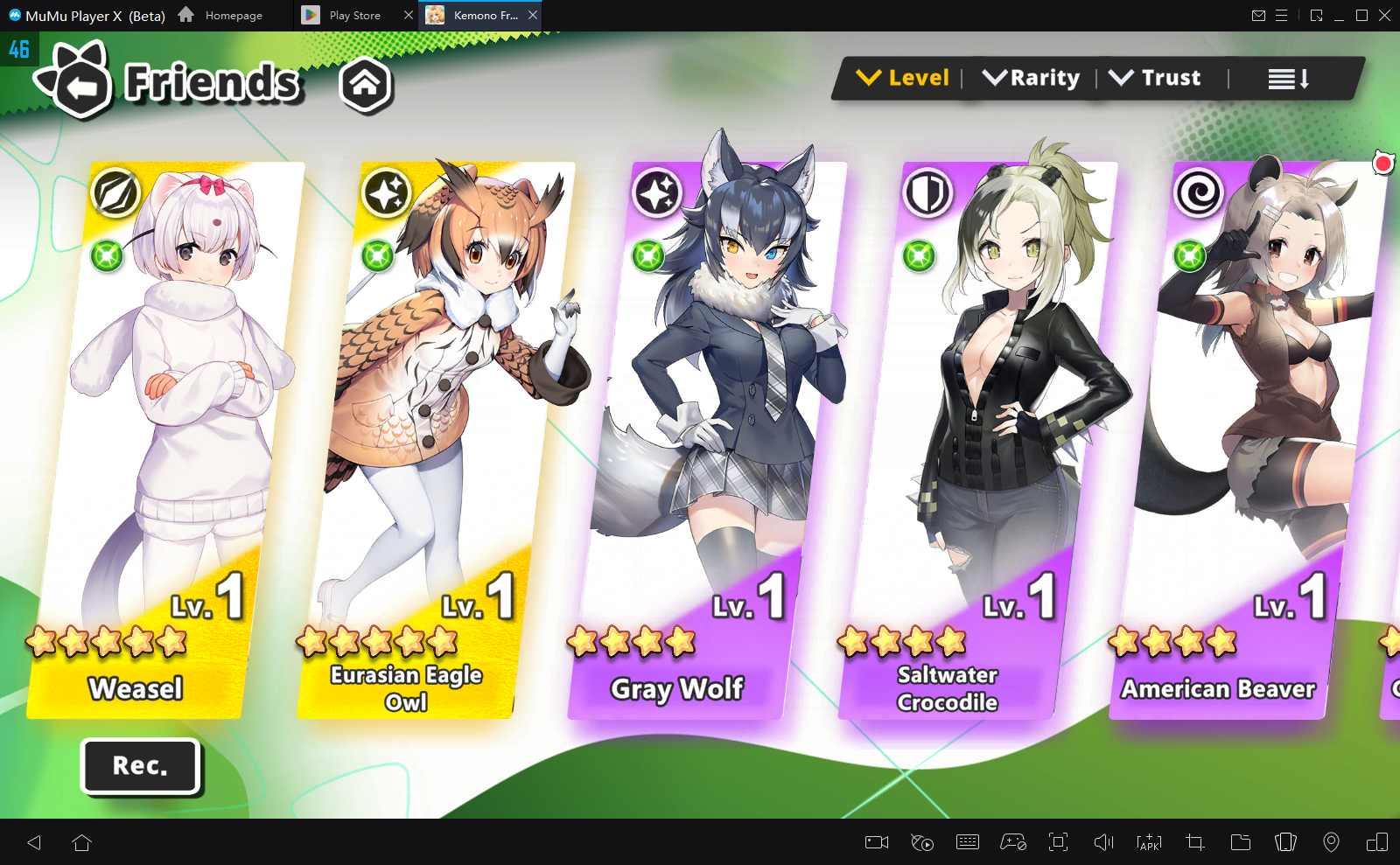Mute audio with the volume icon
This screenshot has width=1400, height=865.
1105,842
